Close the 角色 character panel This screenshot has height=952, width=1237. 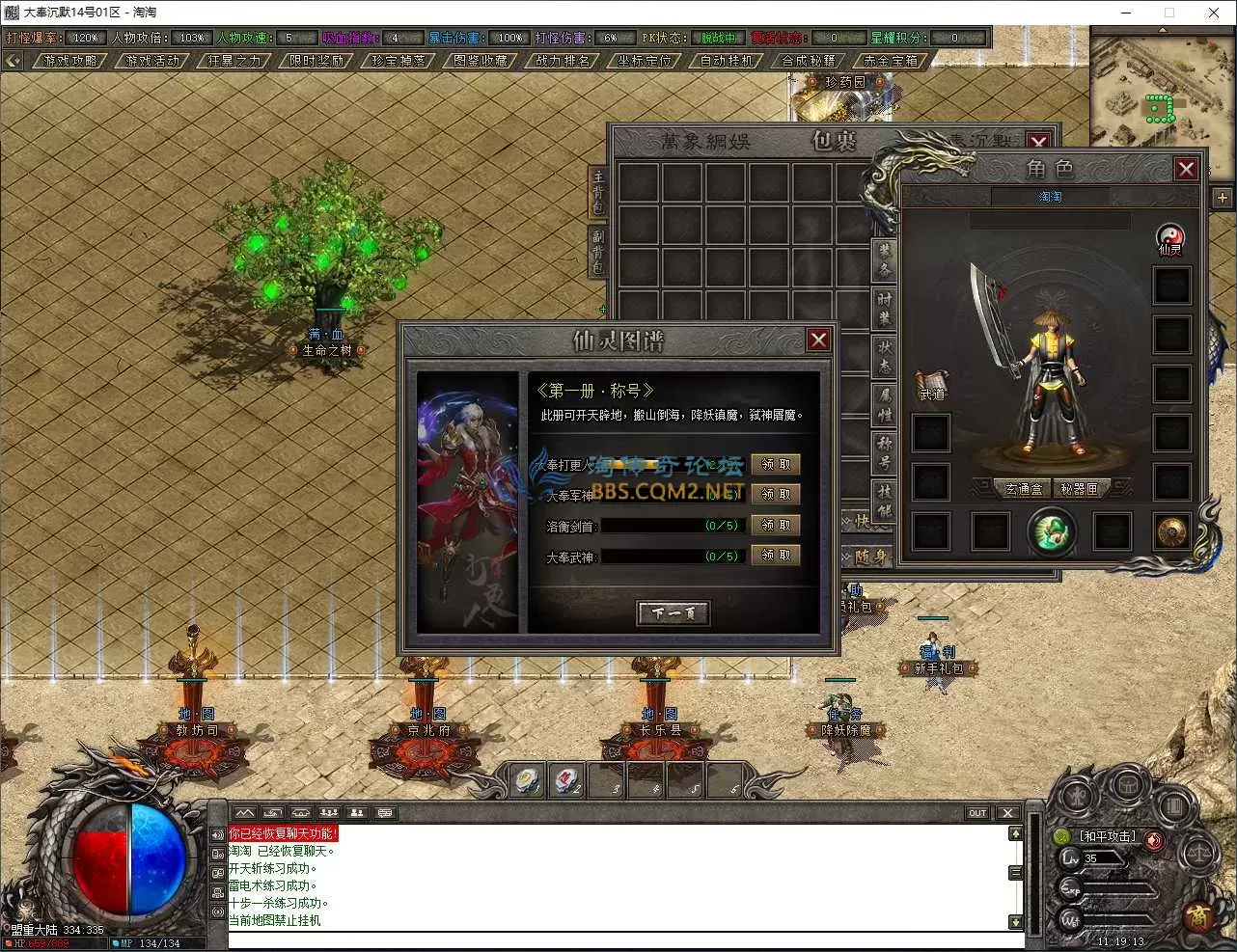coord(1186,170)
